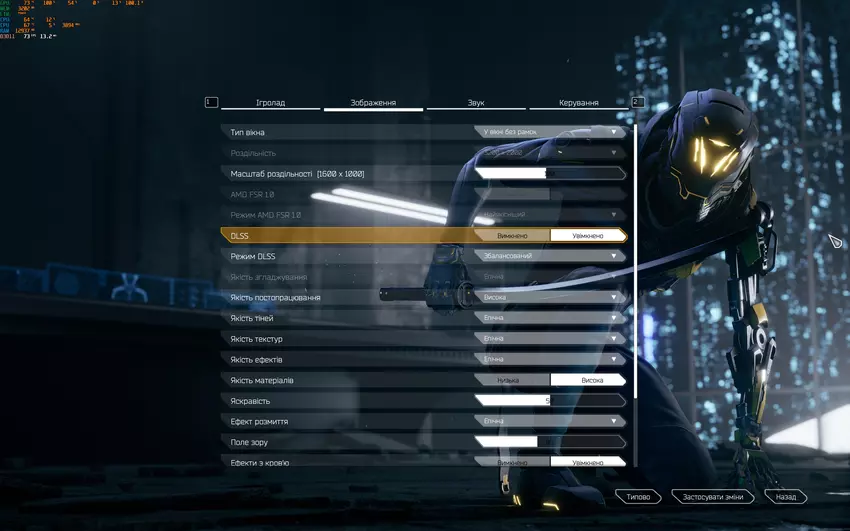
Task: Change the Якість тіней dropdown
Action: [550, 318]
